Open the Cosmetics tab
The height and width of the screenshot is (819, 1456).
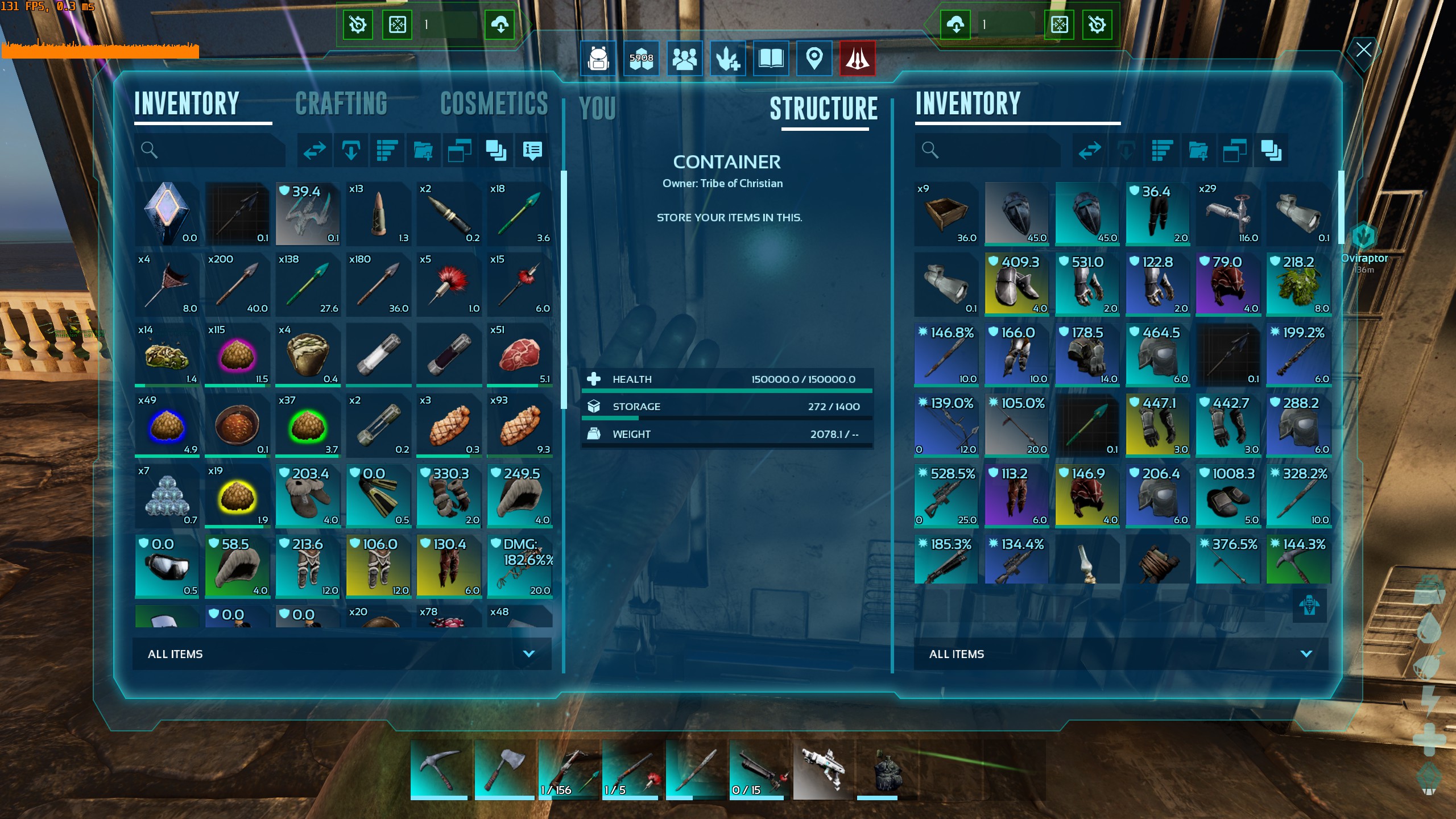(x=494, y=104)
